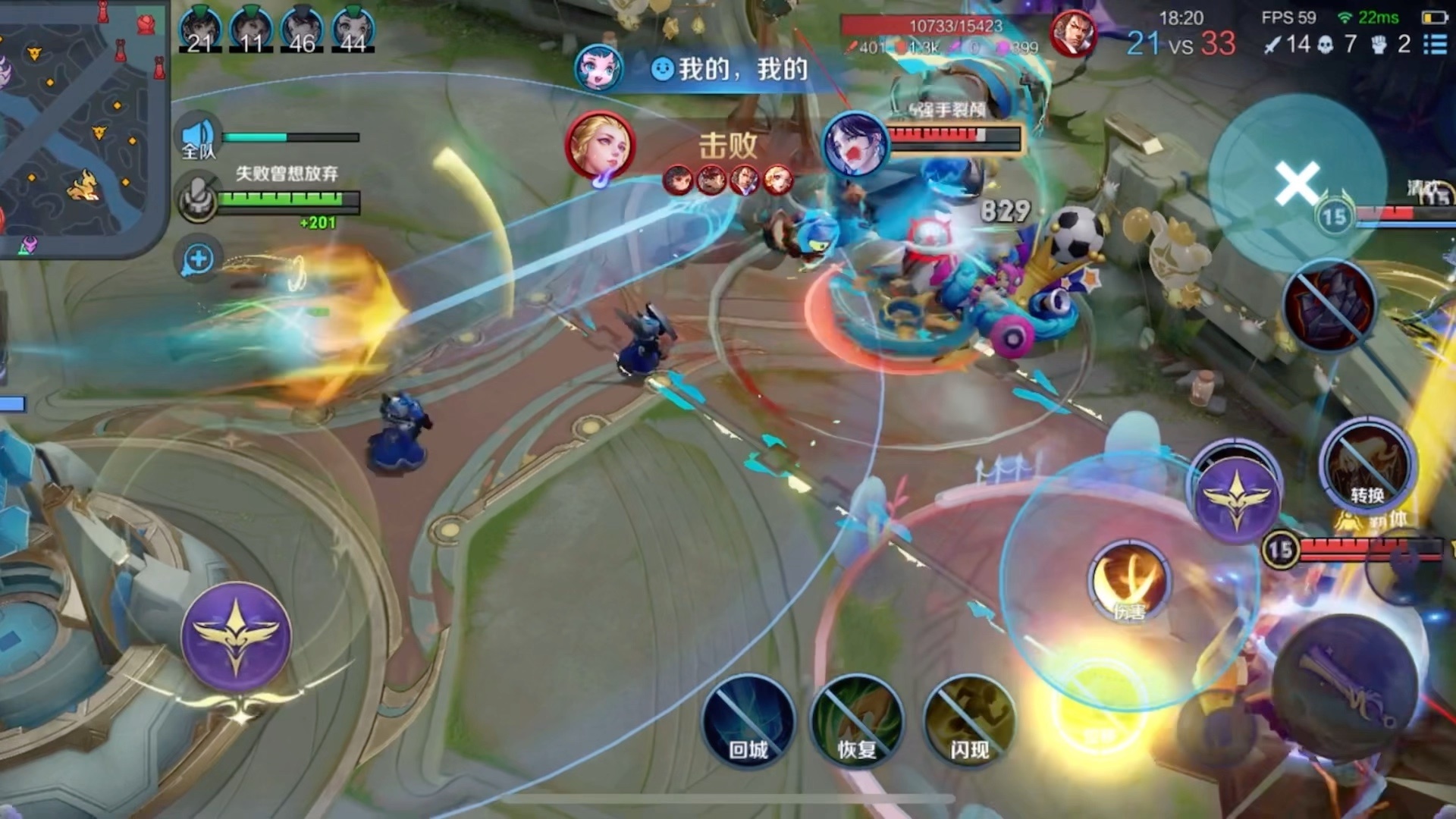Tap the team voice speaker toggle
This screenshot has height=819, width=1456.
coord(199,138)
